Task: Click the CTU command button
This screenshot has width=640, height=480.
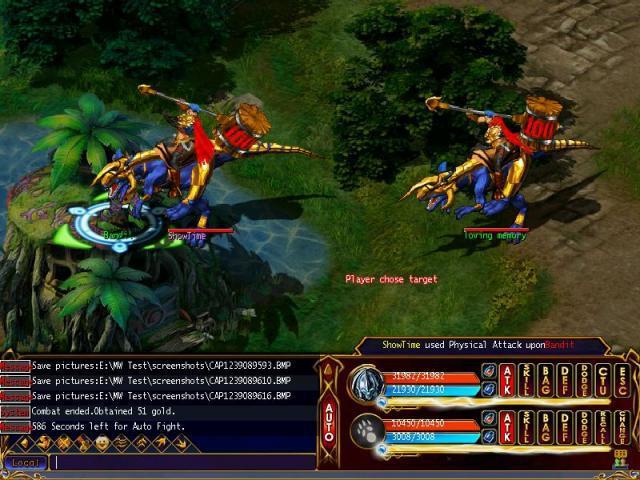Action: 602,379
